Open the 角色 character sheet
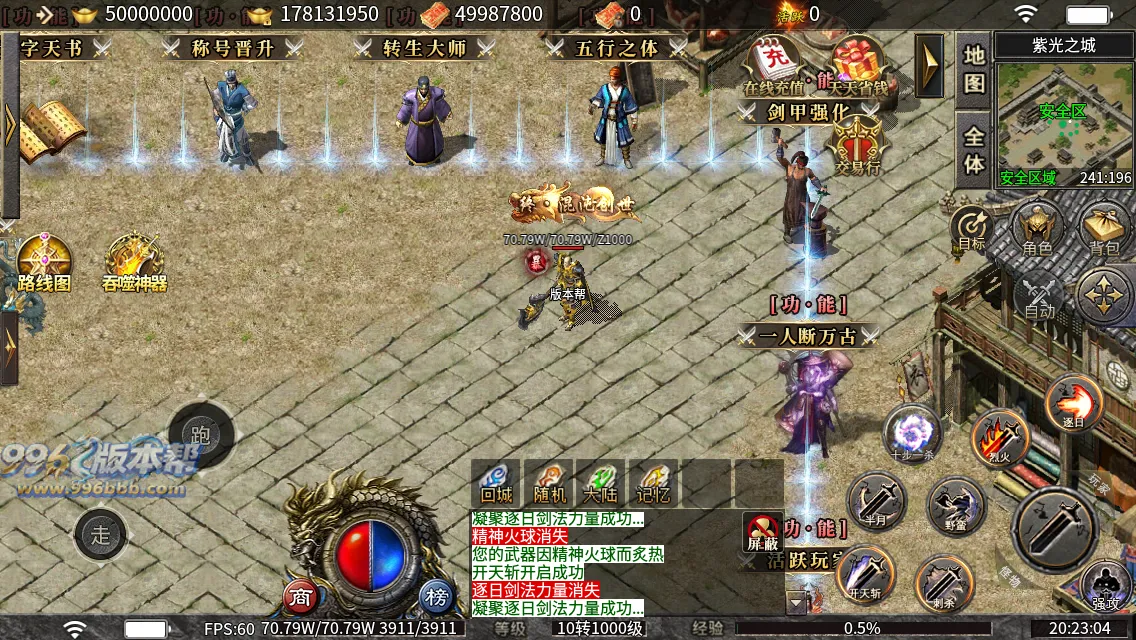The height and width of the screenshot is (640, 1136). [1036, 228]
